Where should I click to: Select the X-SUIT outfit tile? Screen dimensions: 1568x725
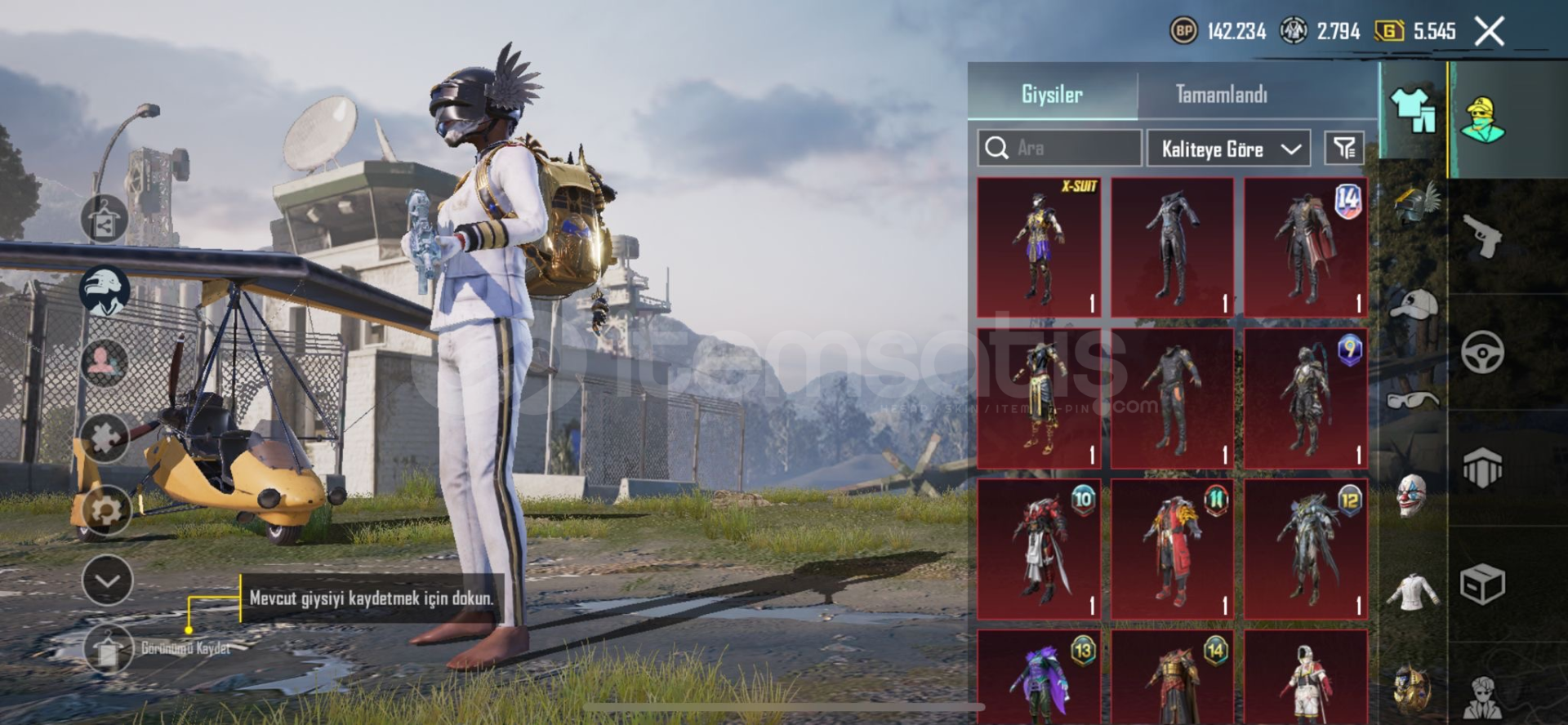coord(1039,247)
